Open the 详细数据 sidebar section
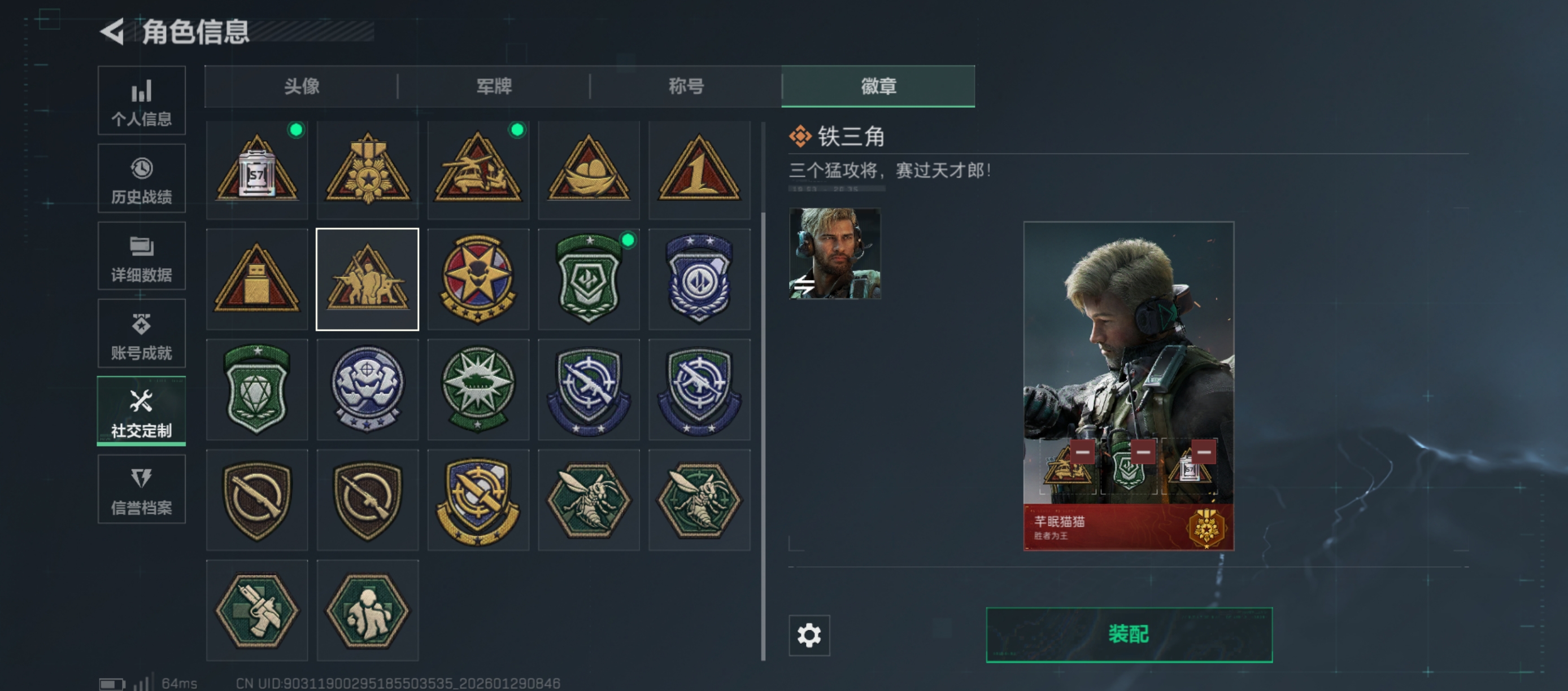 141,256
